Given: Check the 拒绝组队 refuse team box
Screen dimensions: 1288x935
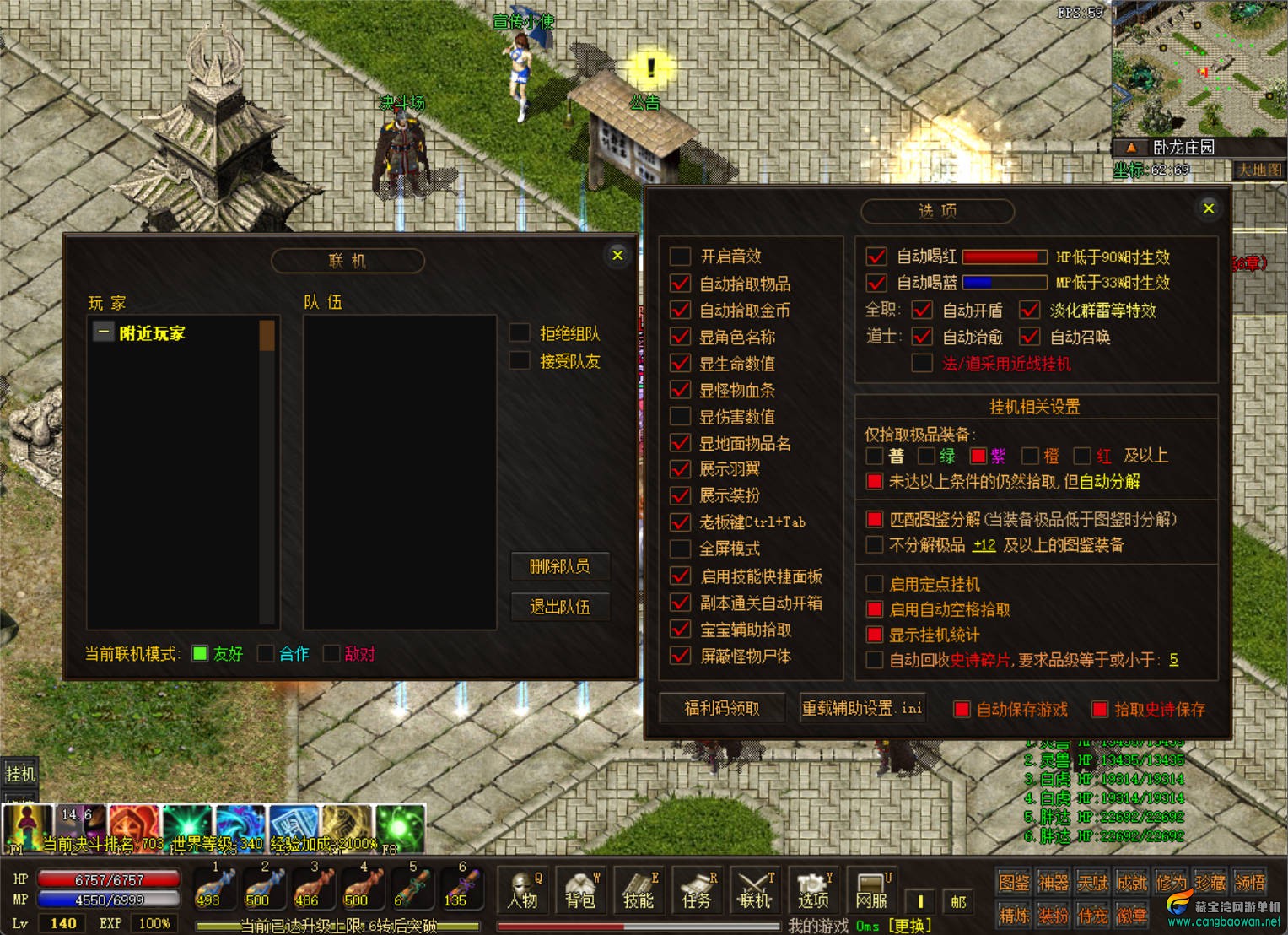Looking at the screenshot, I should pos(520,333).
